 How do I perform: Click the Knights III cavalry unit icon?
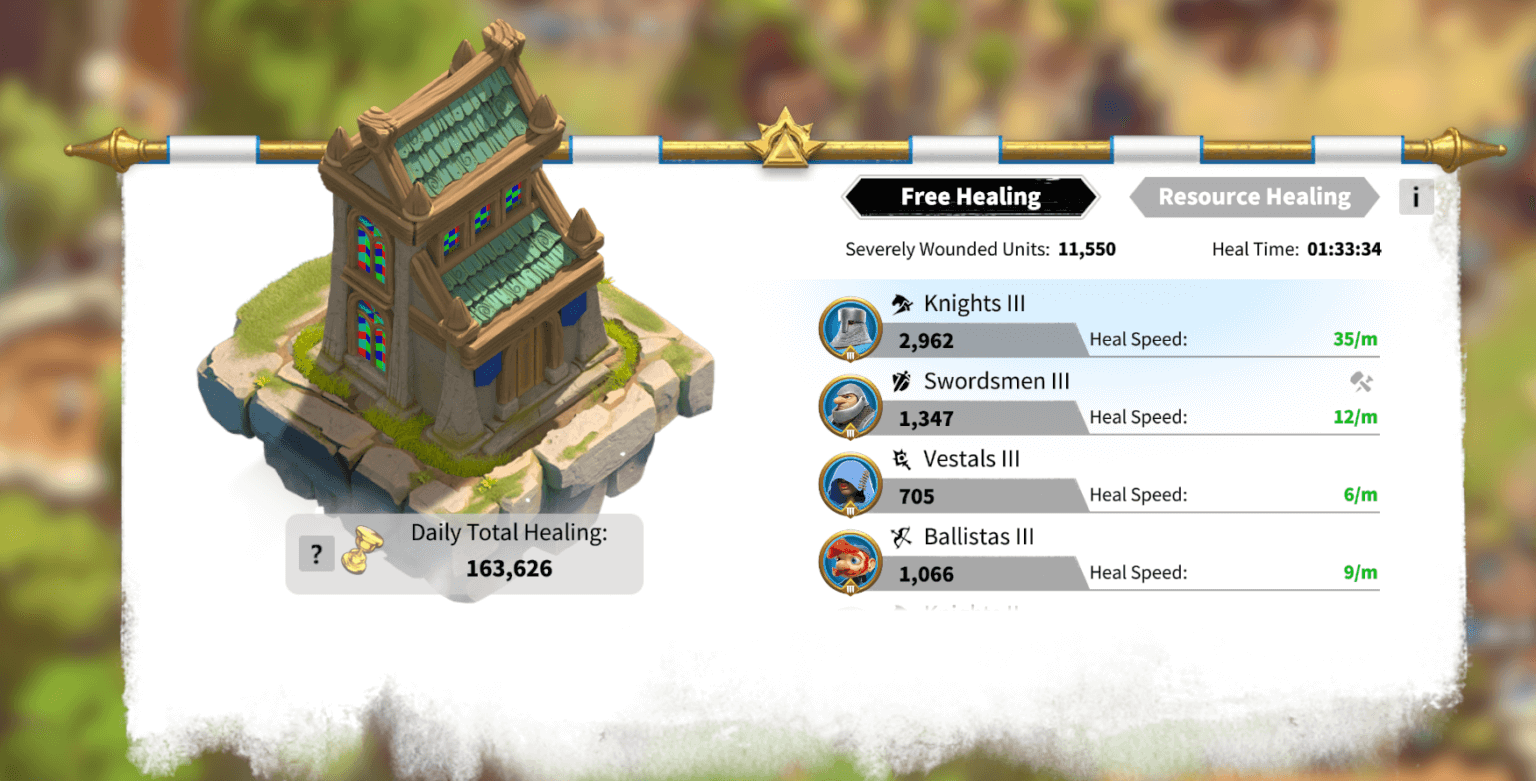pos(900,303)
